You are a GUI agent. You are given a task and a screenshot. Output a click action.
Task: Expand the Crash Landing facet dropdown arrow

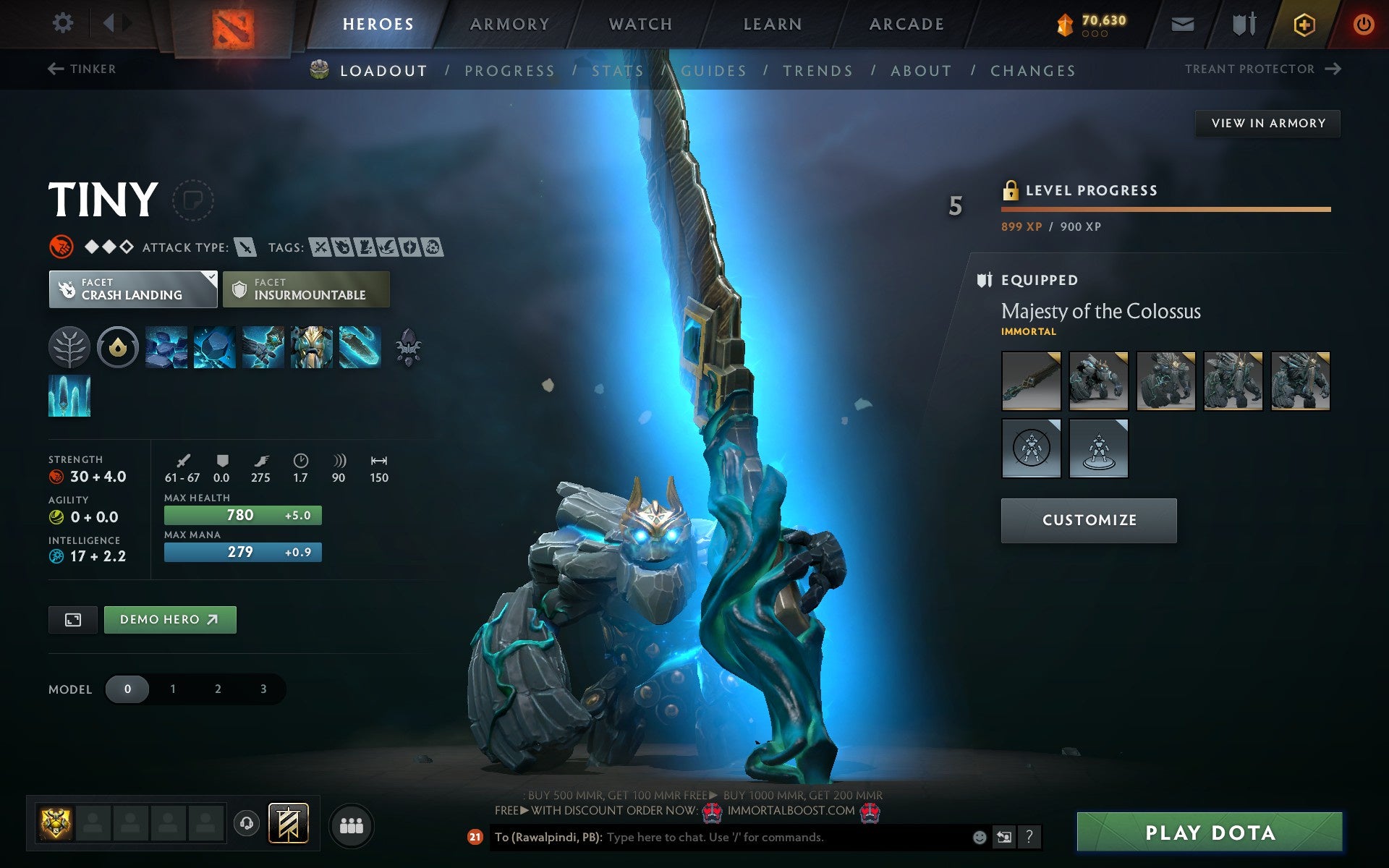coord(210,277)
